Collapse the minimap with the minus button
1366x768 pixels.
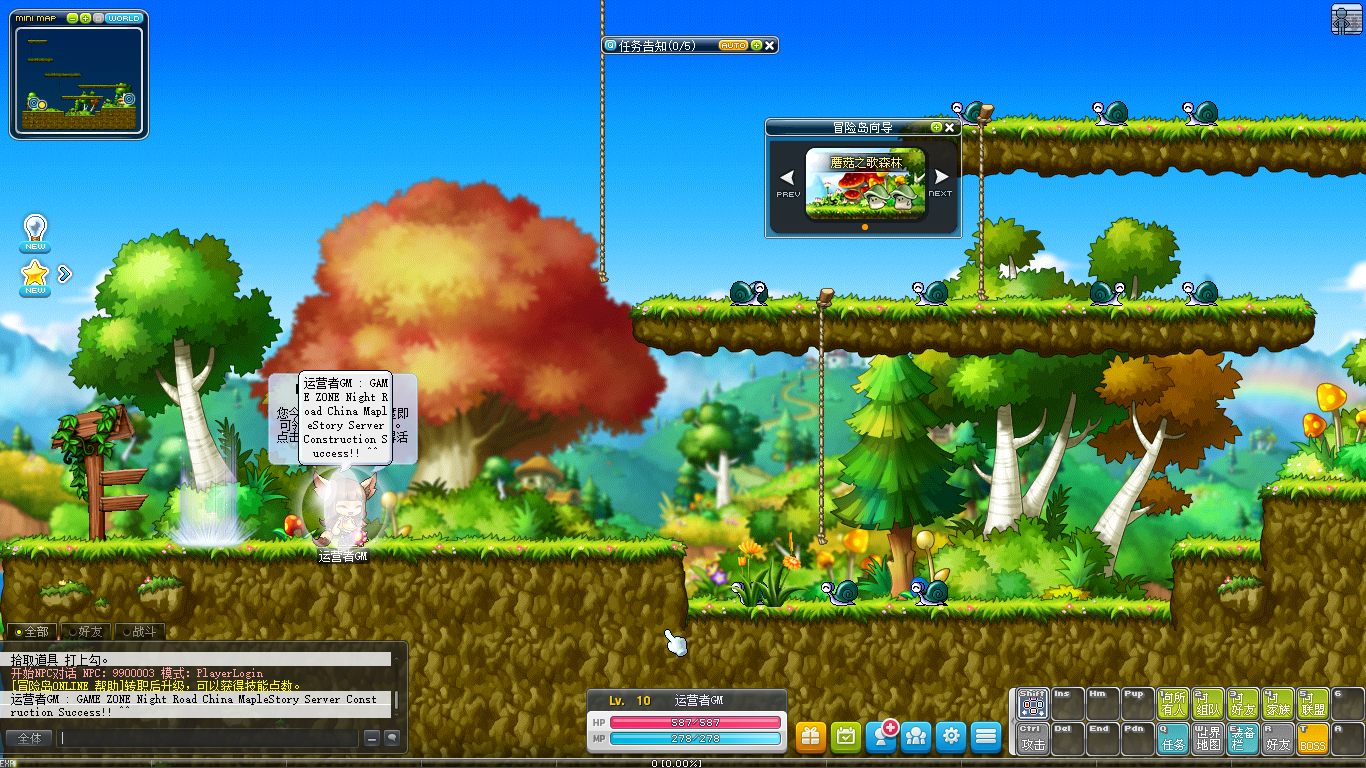point(72,18)
